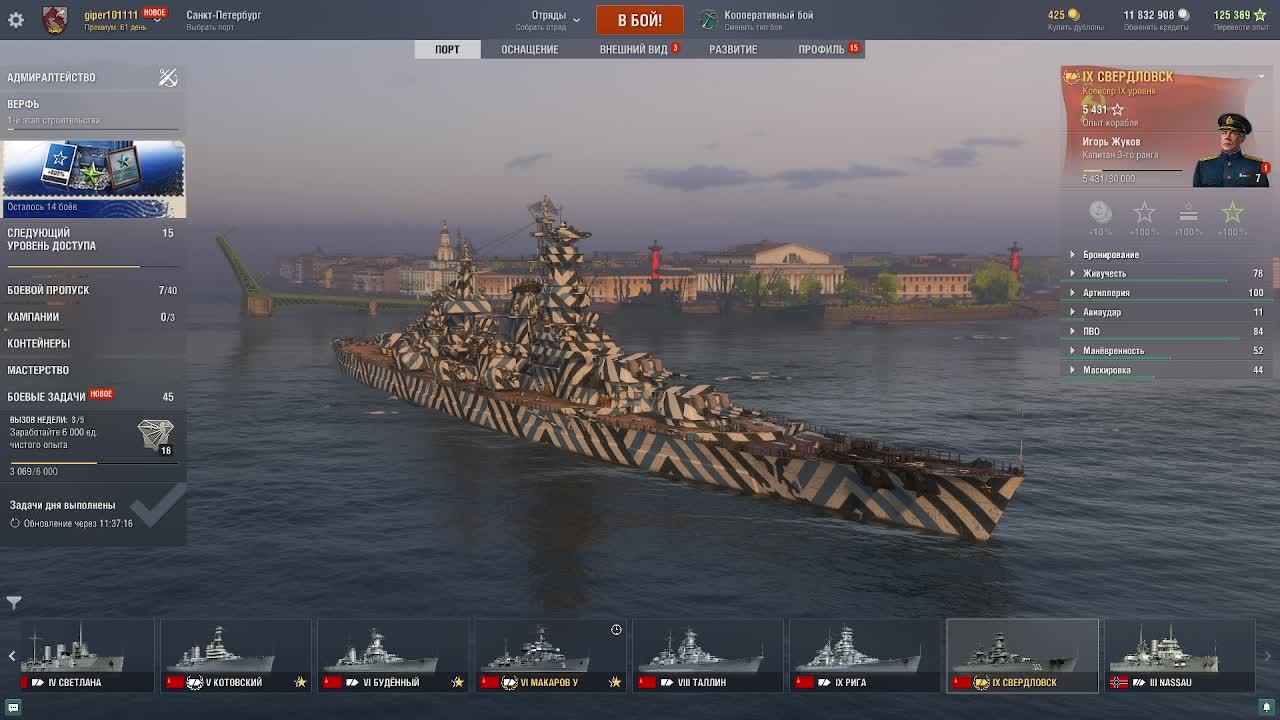Viewport: 1280px width, 720px height.
Task: Start battle with the В БОЙ! button
Action: click(639, 20)
